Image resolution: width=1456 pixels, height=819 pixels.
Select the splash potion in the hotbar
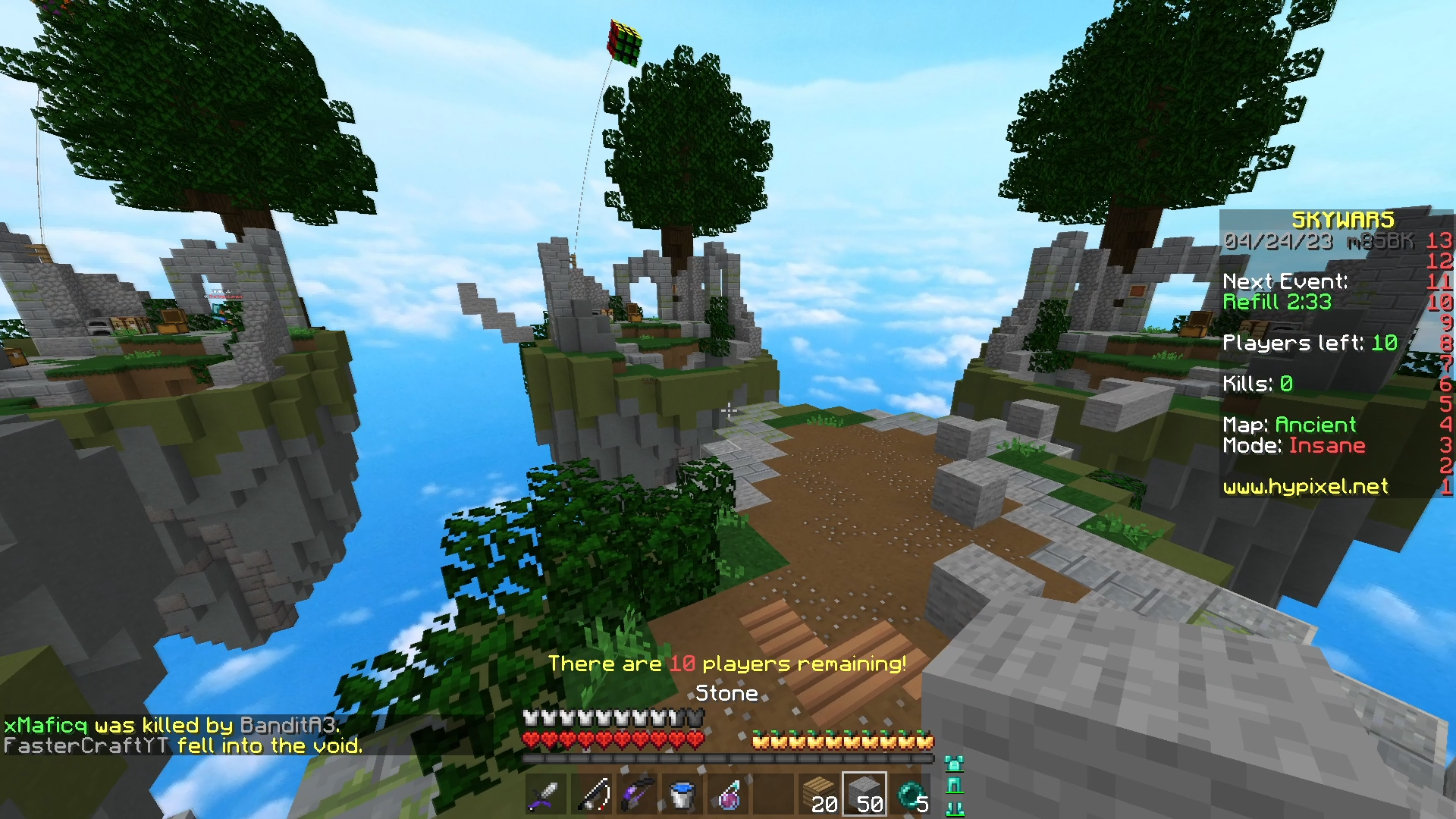point(728,793)
